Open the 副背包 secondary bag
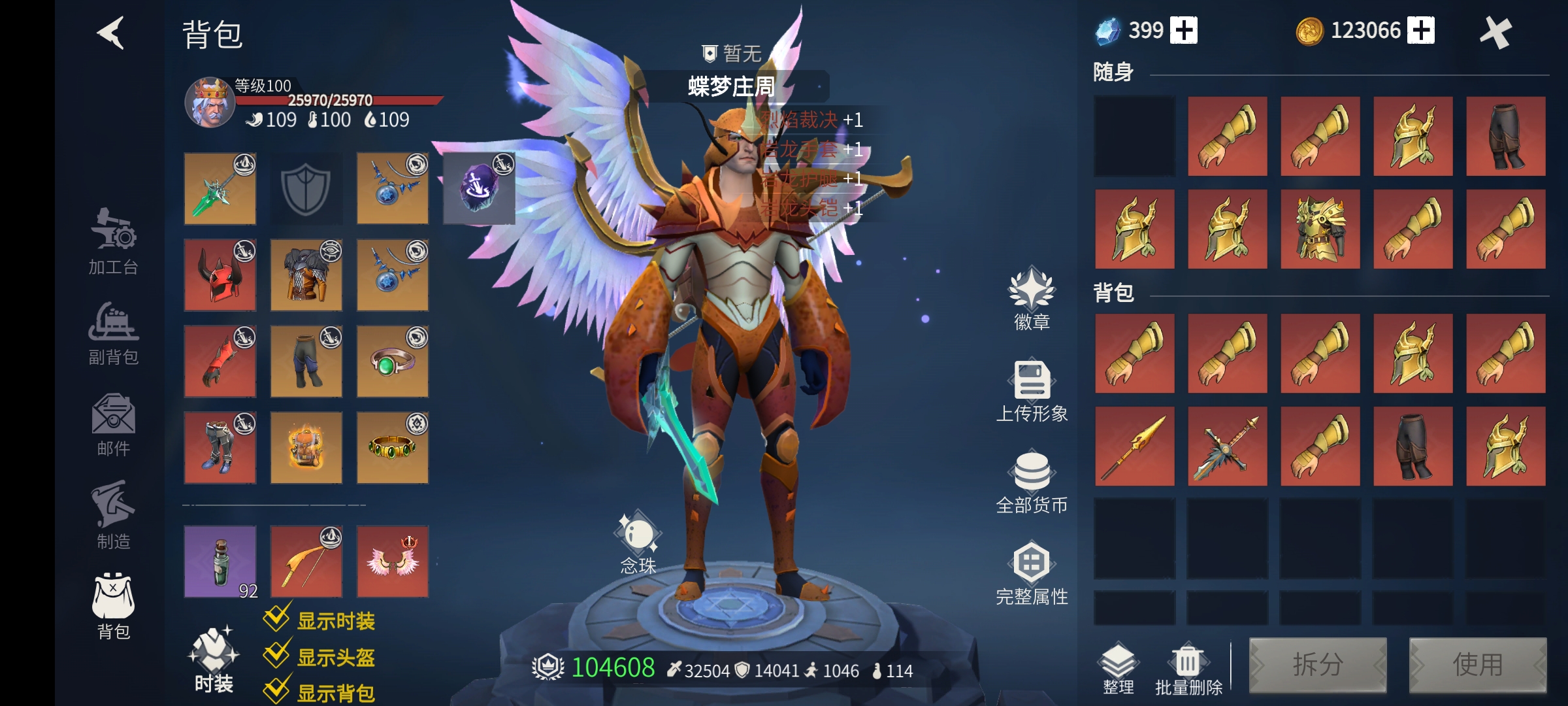This screenshot has width=1568, height=706. (114, 333)
